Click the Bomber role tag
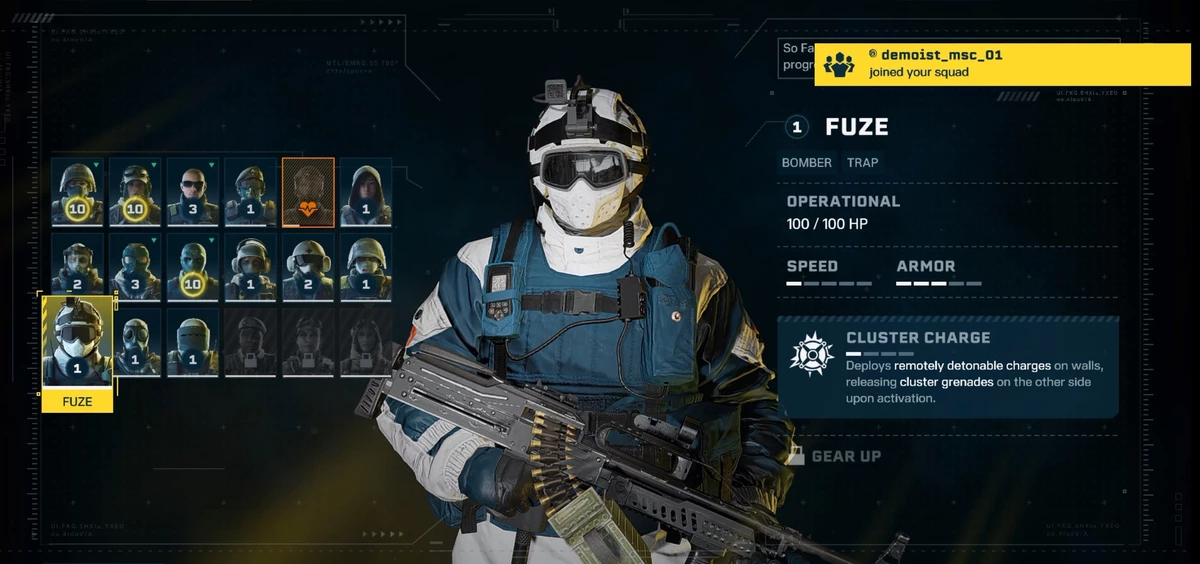1200x564 pixels. coord(806,162)
